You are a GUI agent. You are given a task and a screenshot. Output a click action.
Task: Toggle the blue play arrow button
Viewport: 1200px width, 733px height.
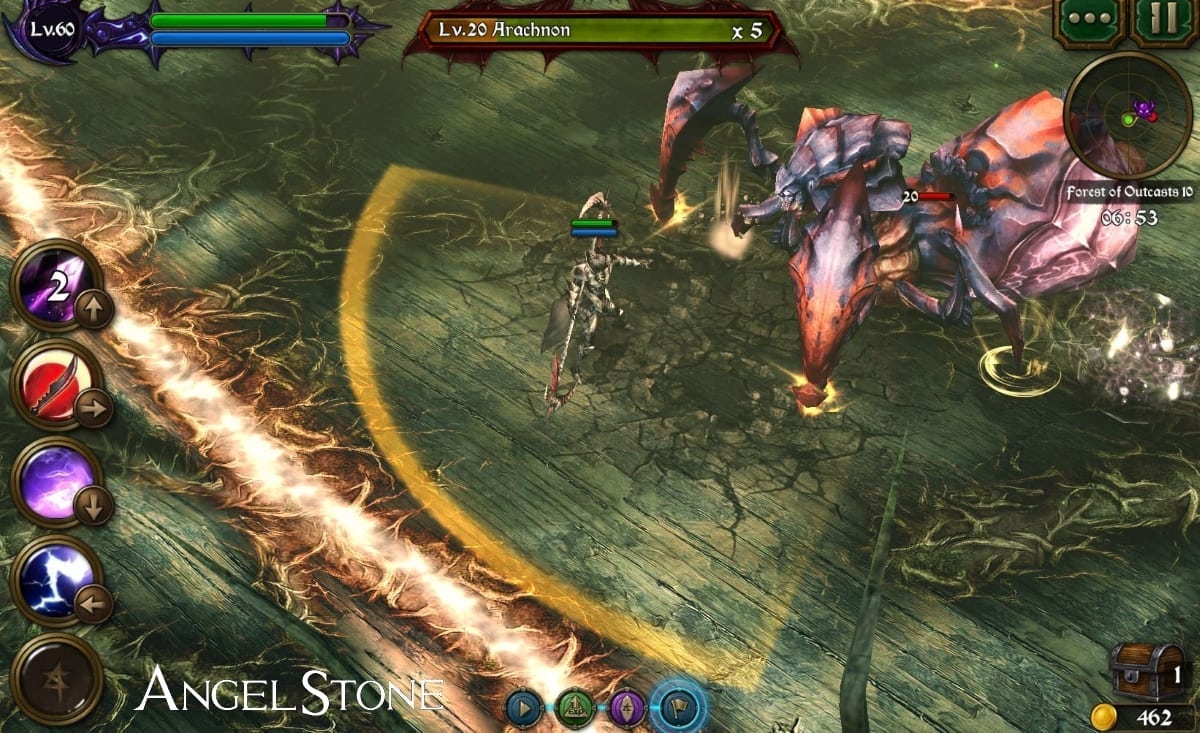click(x=524, y=708)
